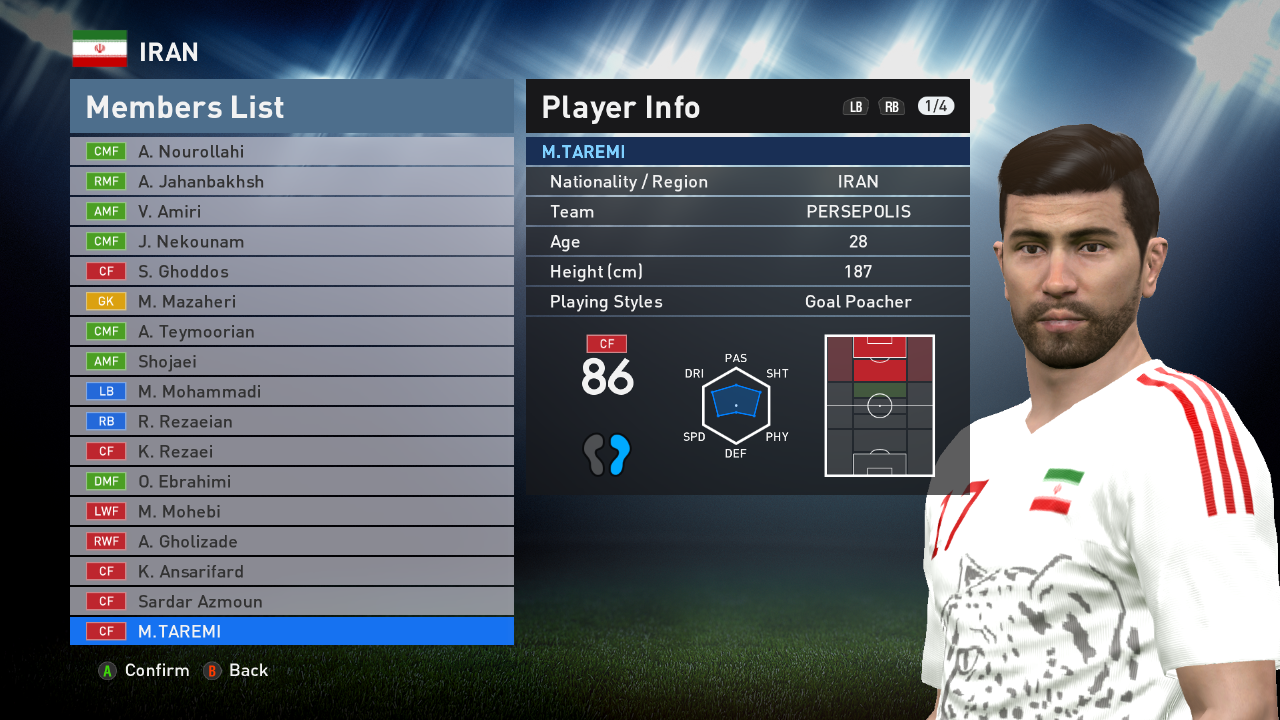
Task: Click the Iran flag emblem at the top
Action: tap(99, 47)
